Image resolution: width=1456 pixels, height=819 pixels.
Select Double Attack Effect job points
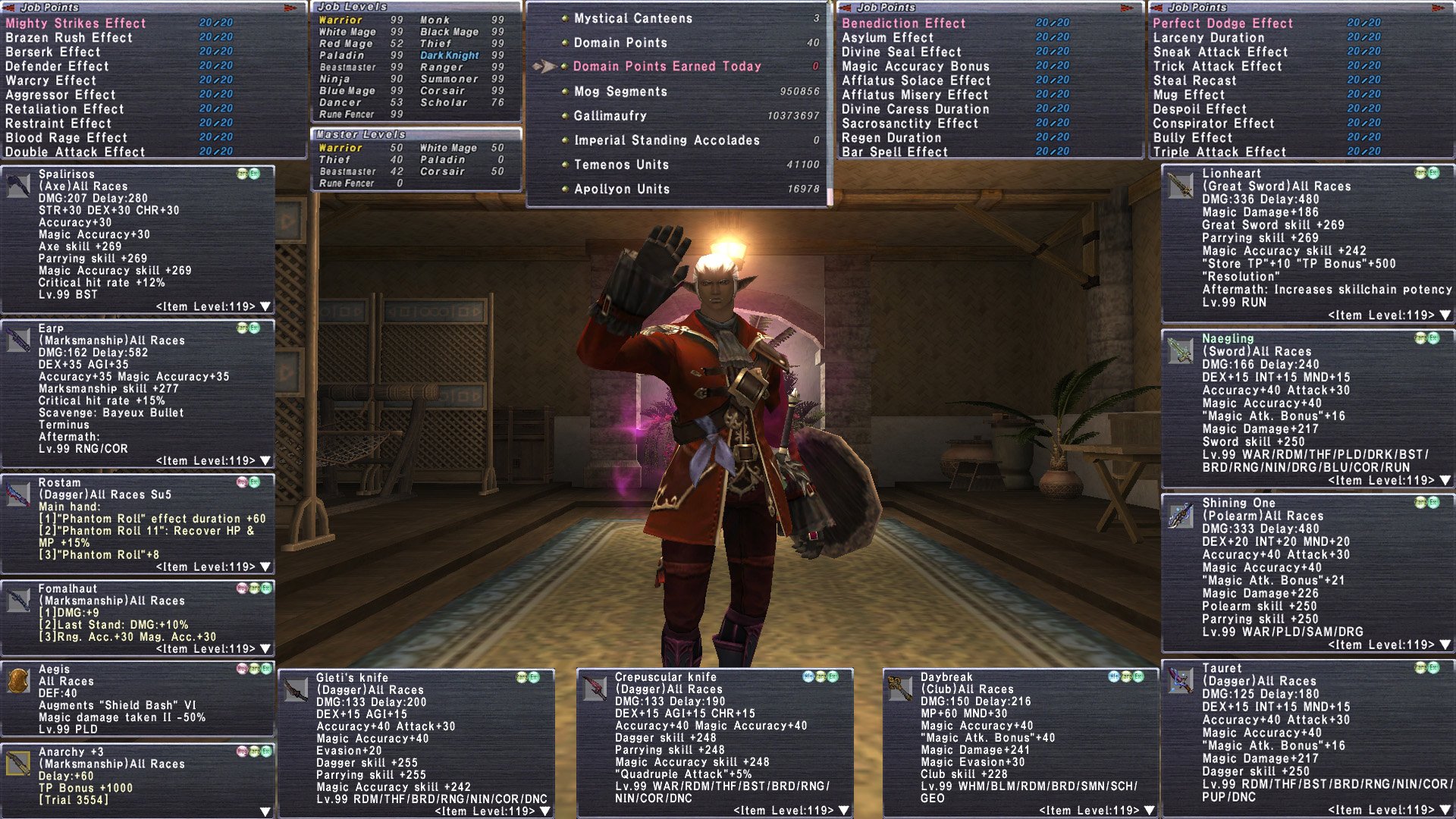[75, 152]
